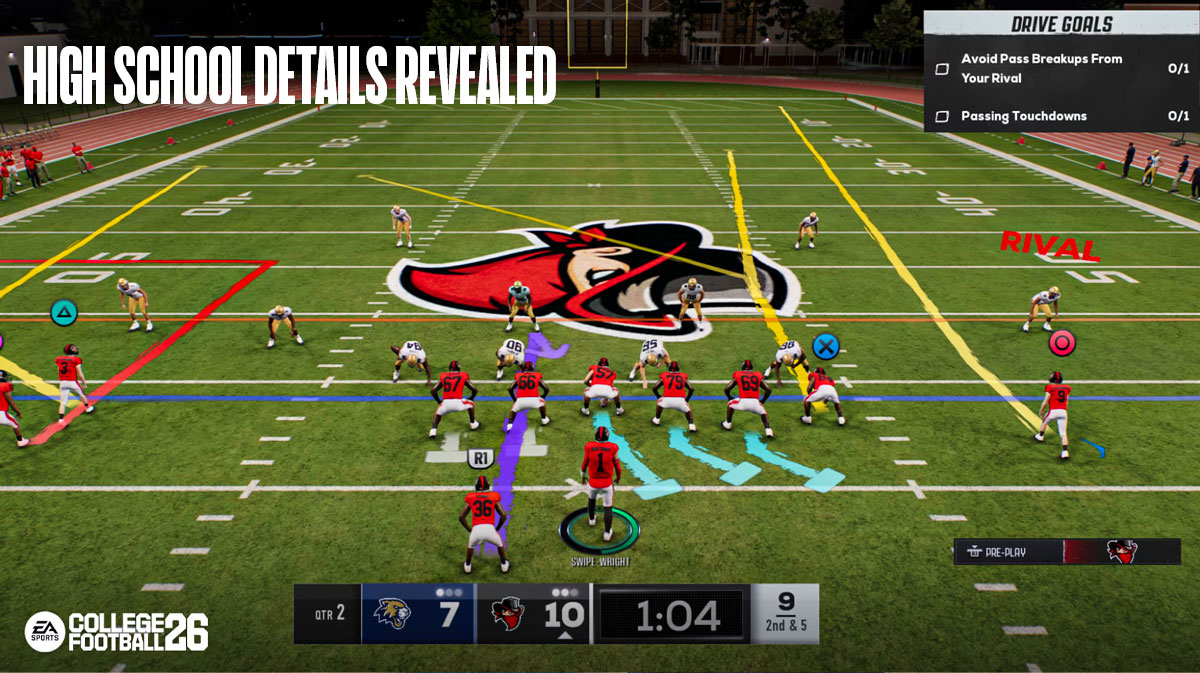Viewport: 1200px width, 673px height.
Task: Select the away wildcat logo on scoreboard
Action: click(x=391, y=613)
